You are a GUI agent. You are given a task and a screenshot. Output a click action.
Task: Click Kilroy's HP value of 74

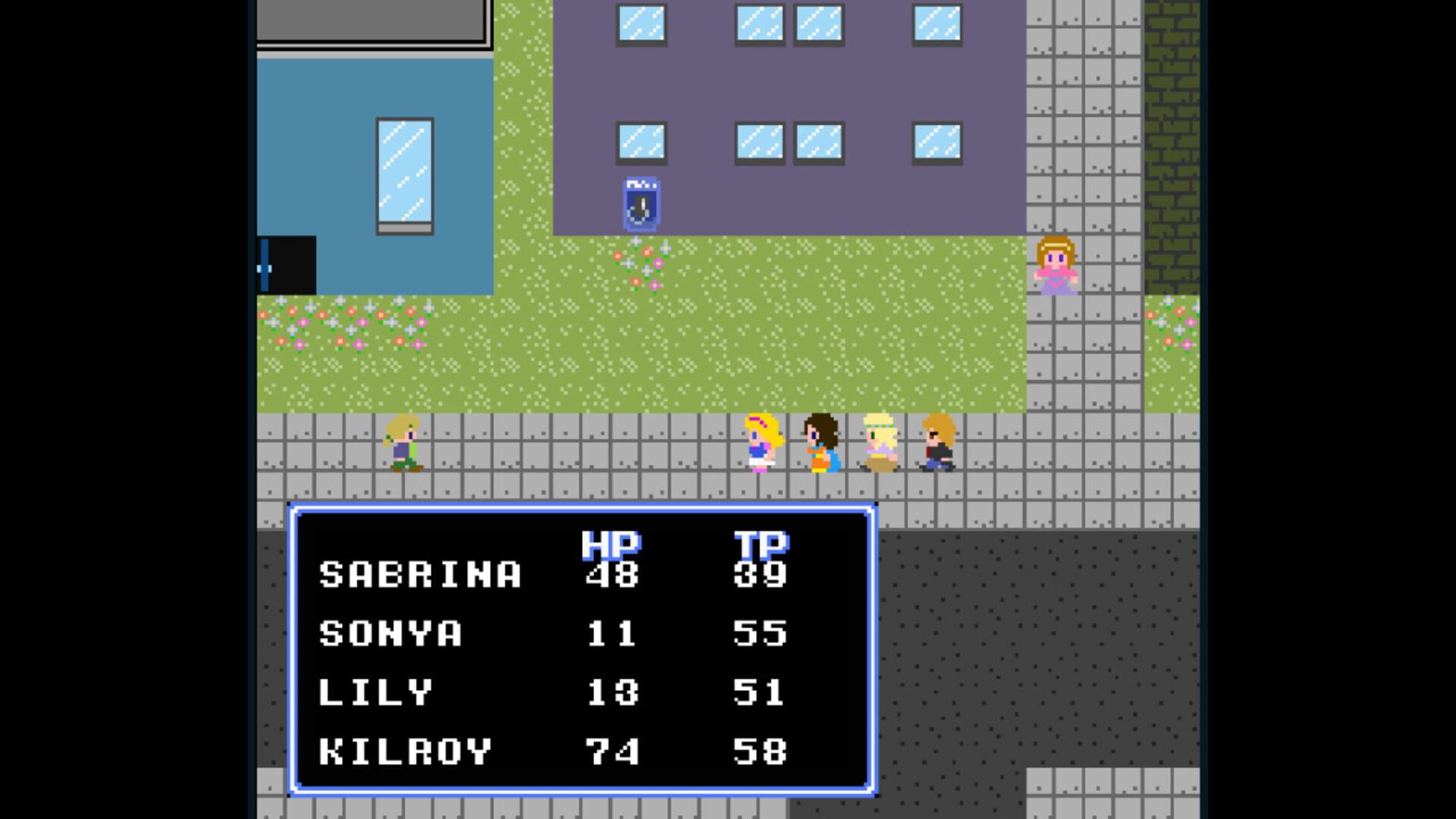click(x=610, y=750)
